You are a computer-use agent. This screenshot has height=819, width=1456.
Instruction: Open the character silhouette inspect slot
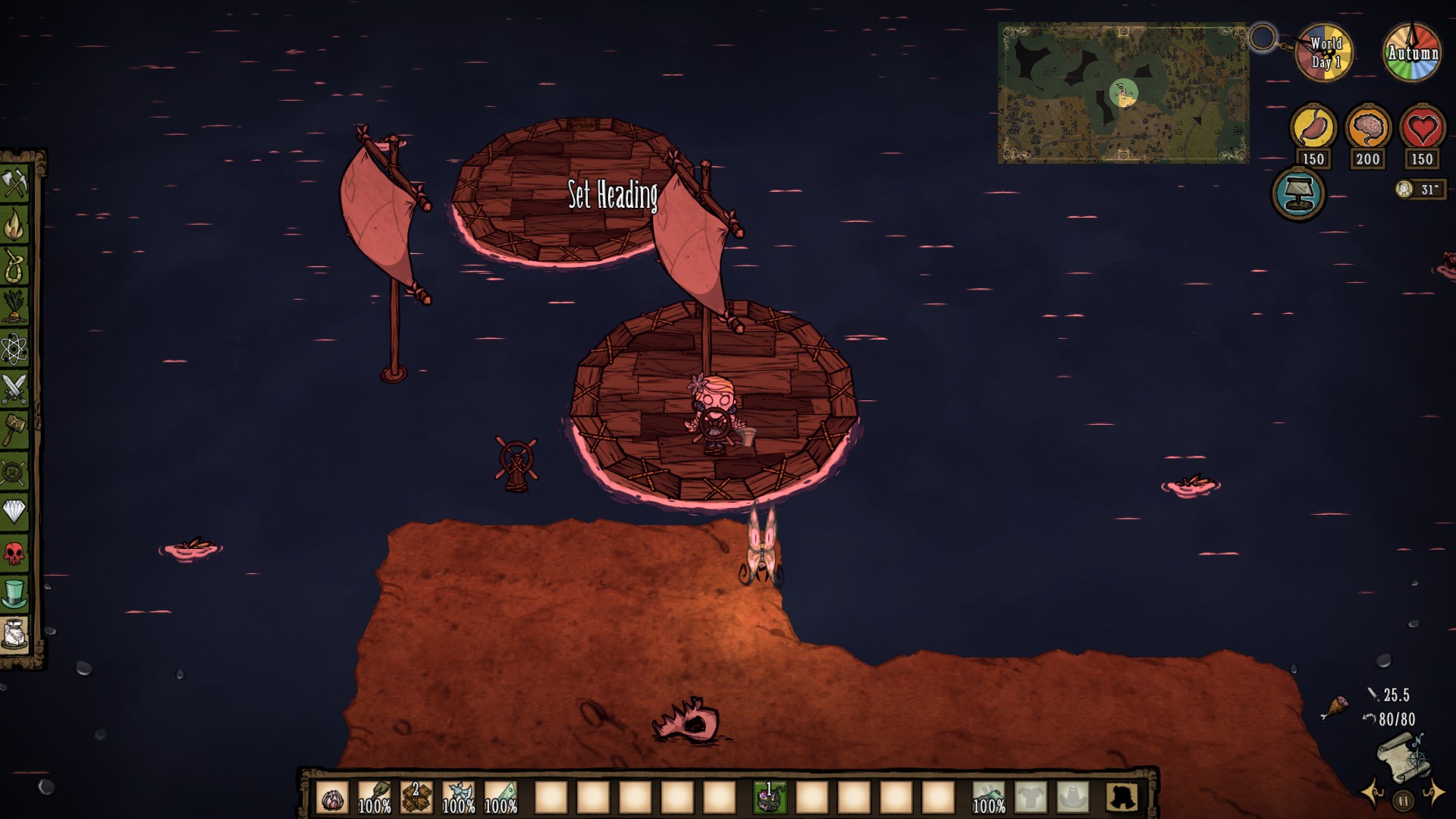click(1121, 798)
